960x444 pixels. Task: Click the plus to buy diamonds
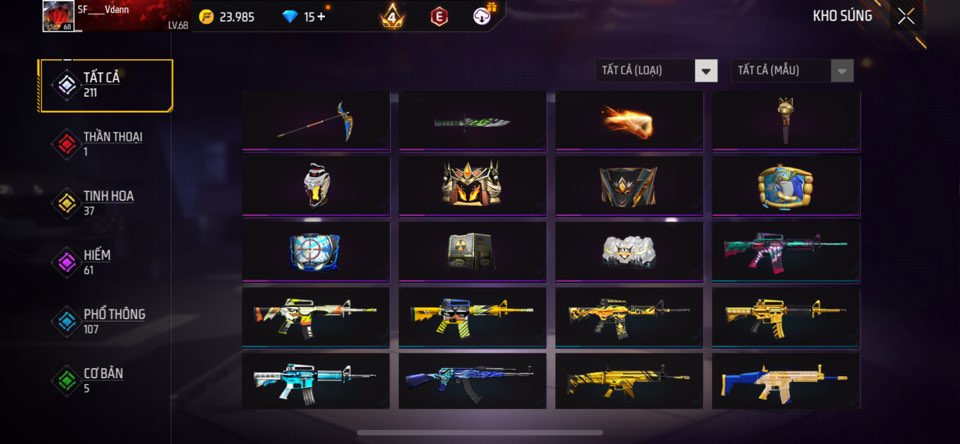pos(320,16)
